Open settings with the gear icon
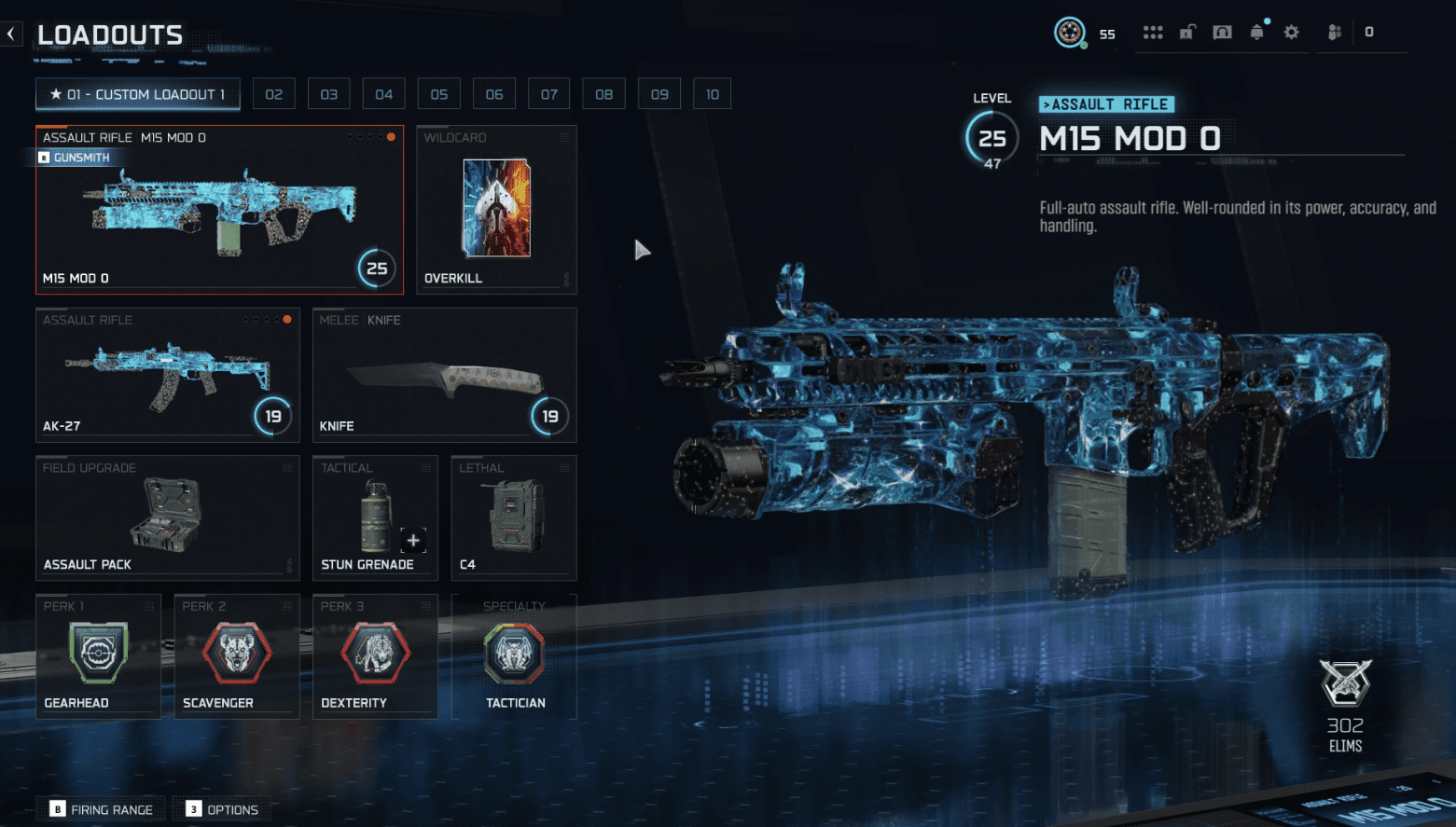 [1291, 33]
